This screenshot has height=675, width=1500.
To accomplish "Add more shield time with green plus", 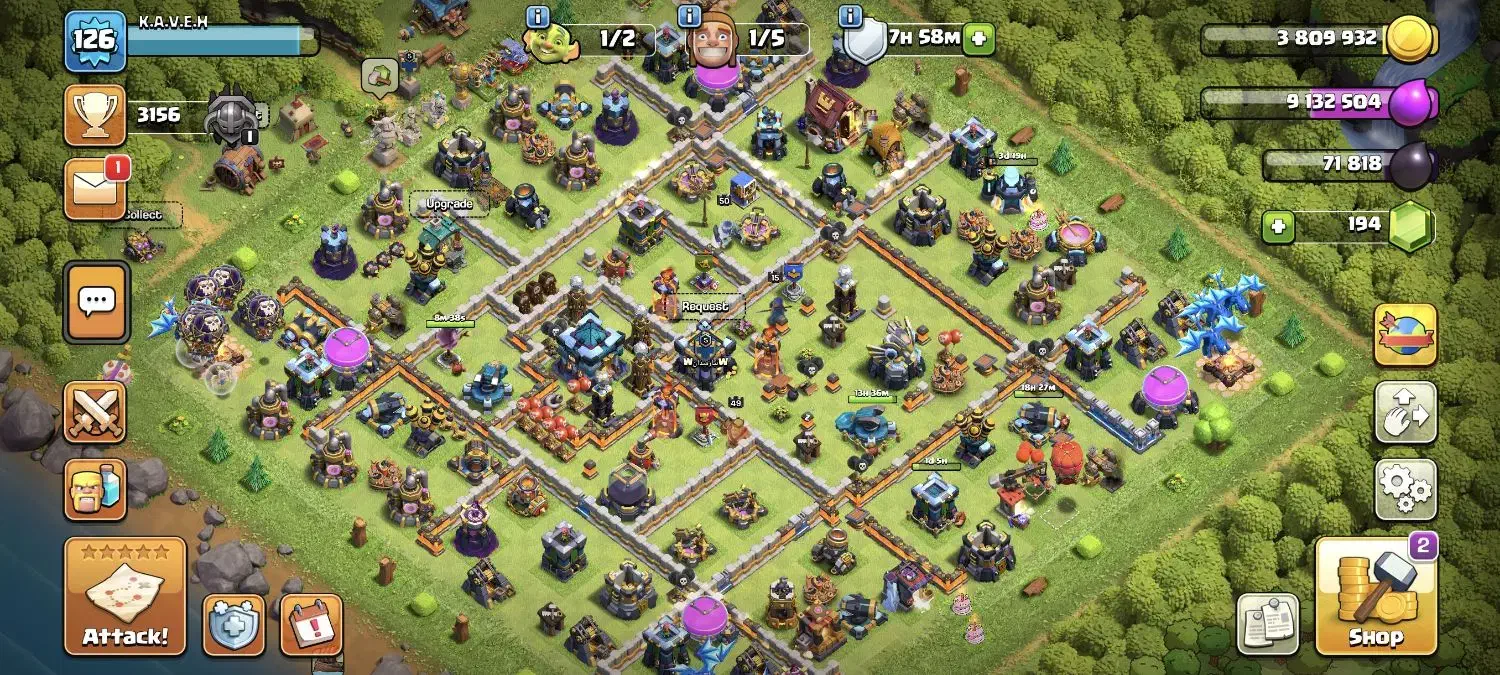I will [x=978, y=39].
